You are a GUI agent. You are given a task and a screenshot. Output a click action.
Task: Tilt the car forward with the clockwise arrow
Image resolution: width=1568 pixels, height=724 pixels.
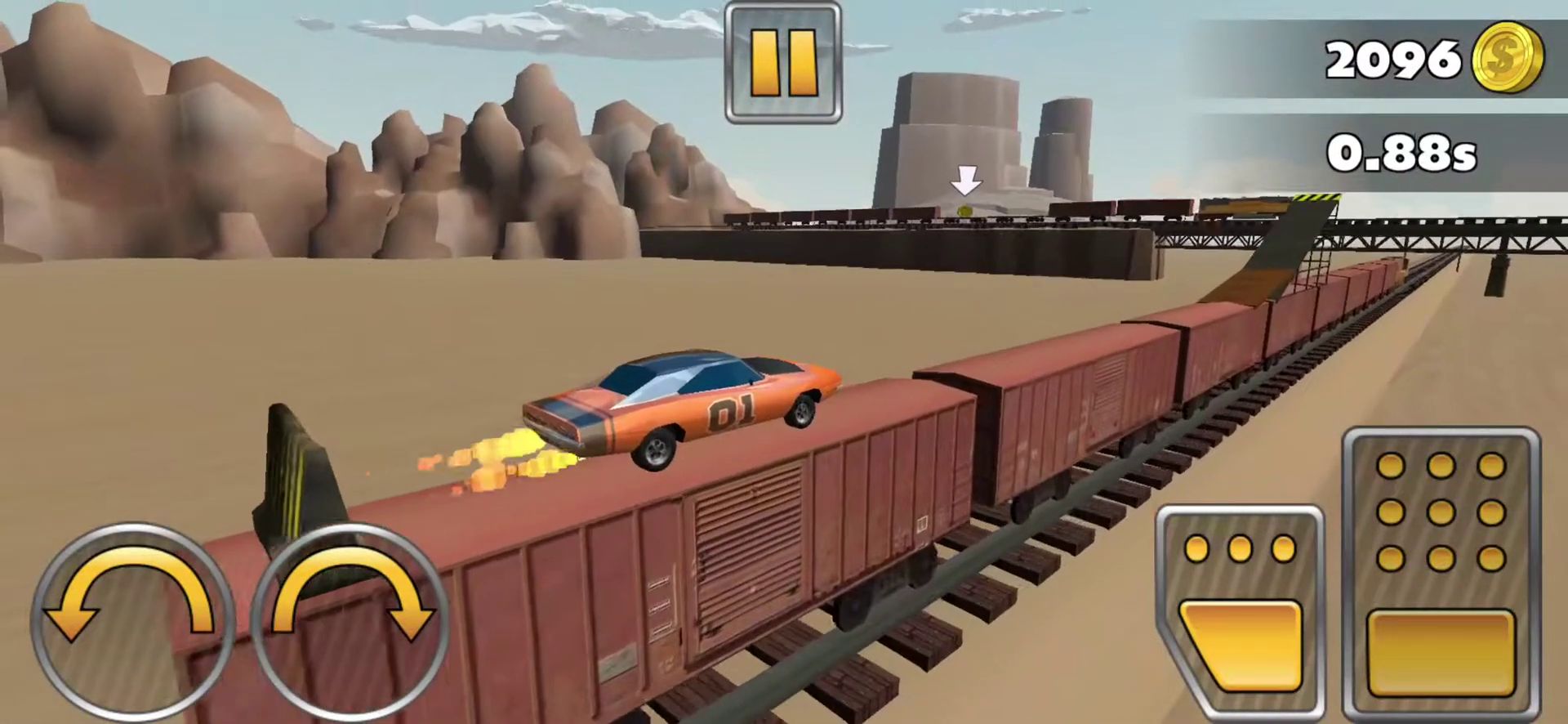tap(351, 623)
